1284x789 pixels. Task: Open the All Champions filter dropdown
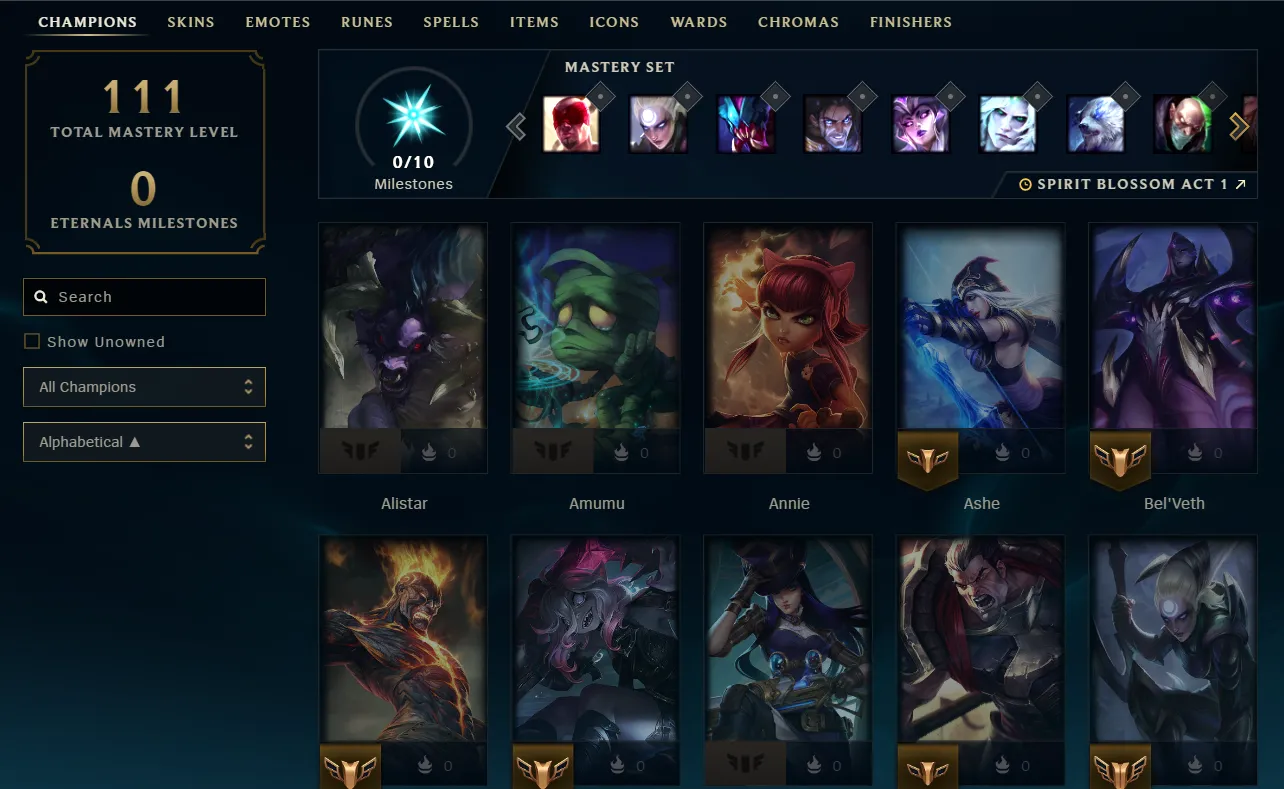(x=144, y=387)
